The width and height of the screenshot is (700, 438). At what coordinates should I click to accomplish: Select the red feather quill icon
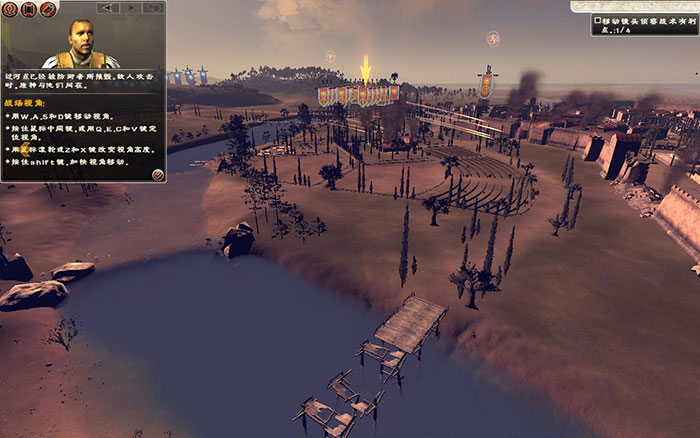[x=48, y=9]
